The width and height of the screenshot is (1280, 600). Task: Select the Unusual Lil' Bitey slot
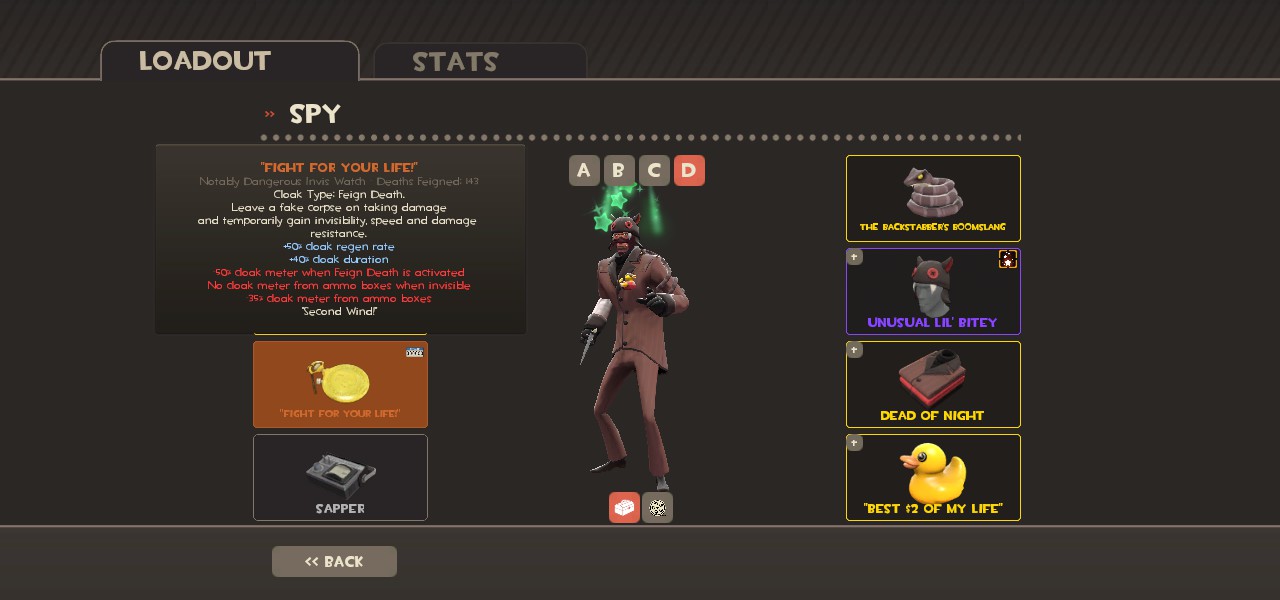pyautogui.click(x=933, y=291)
